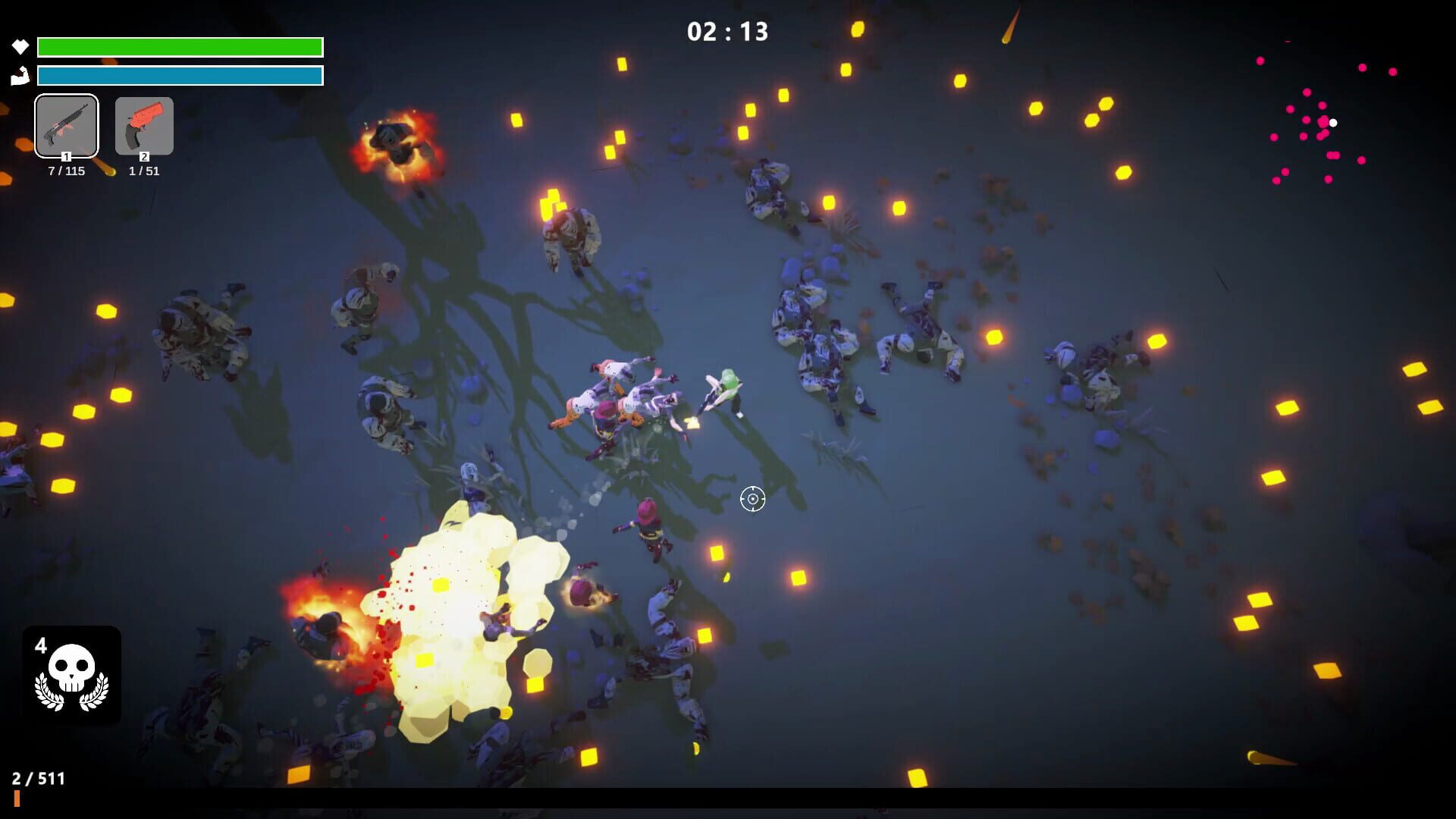Click the 7/115 shotgun ammo label
The width and height of the screenshot is (1456, 819).
[x=66, y=170]
